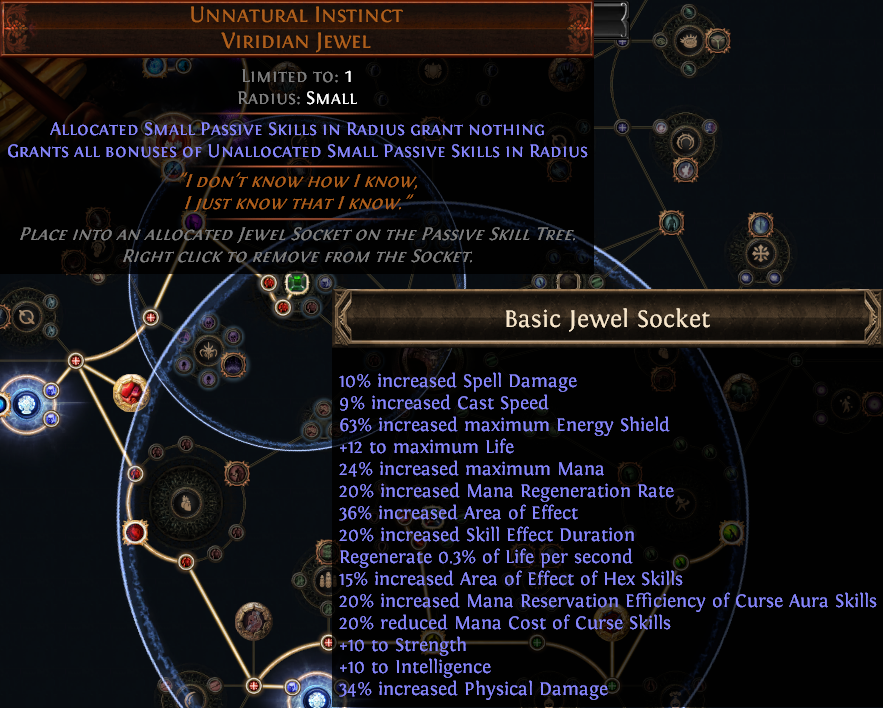This screenshot has width=883, height=708.
Task: Choose the fleur-de-lis mastery node
Action: 208,351
